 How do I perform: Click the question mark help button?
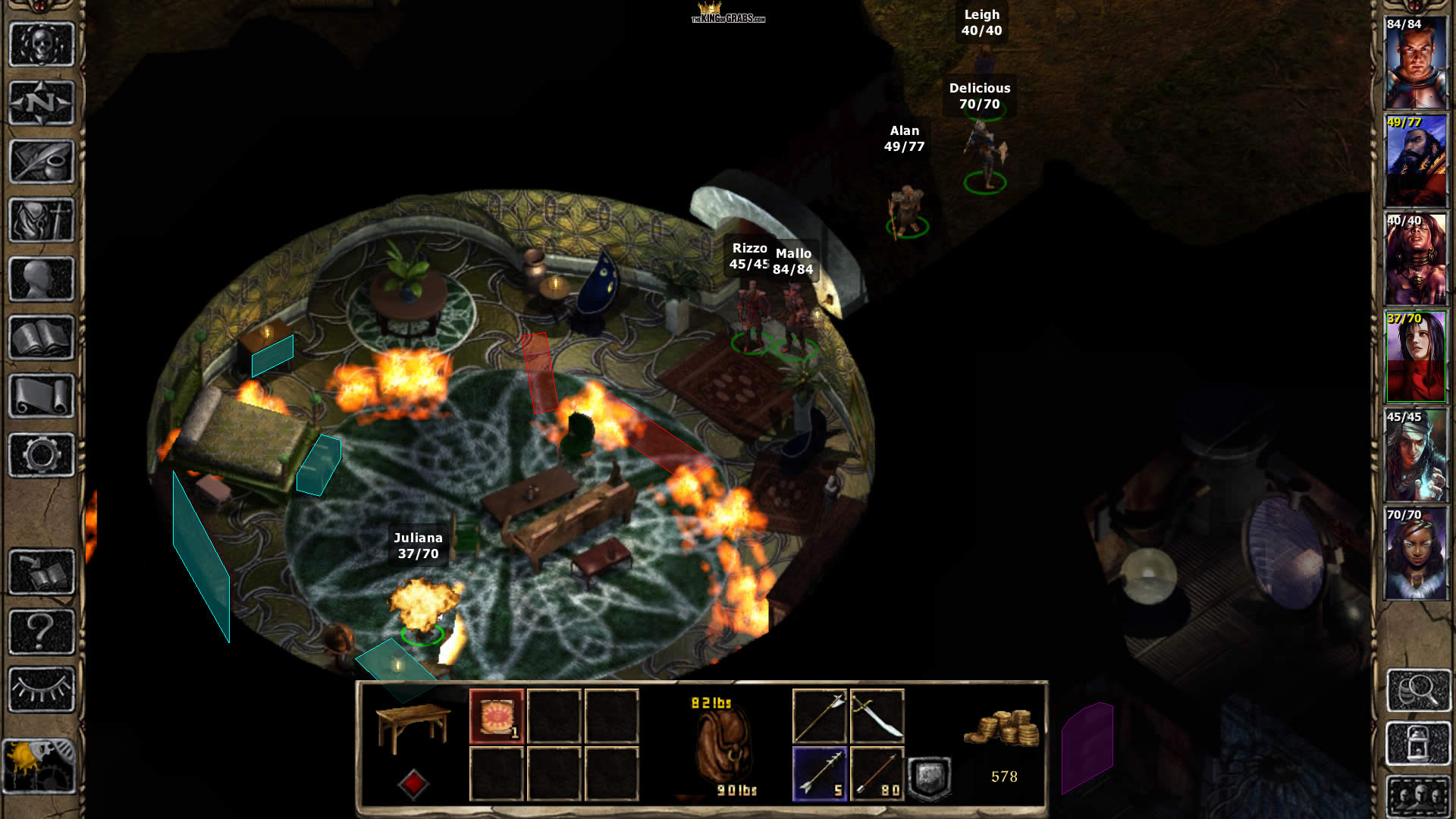click(42, 631)
